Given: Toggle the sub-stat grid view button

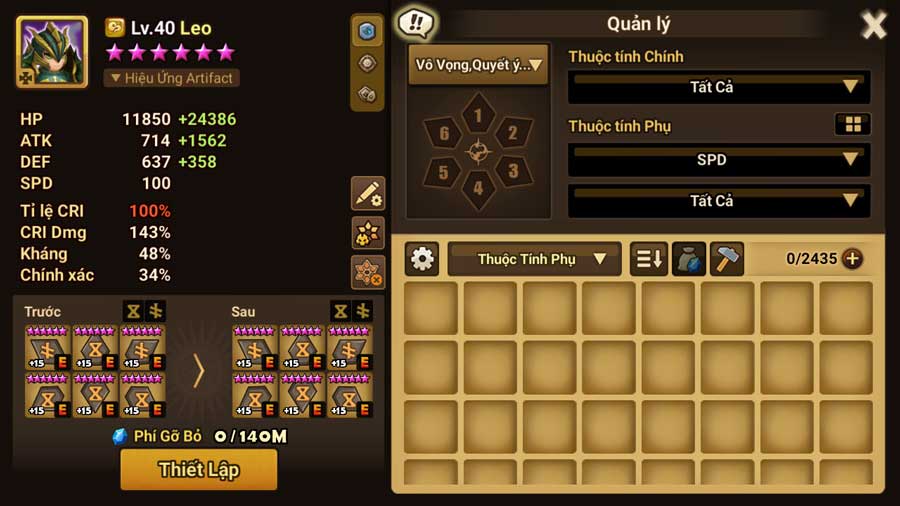Looking at the screenshot, I should 852,125.
